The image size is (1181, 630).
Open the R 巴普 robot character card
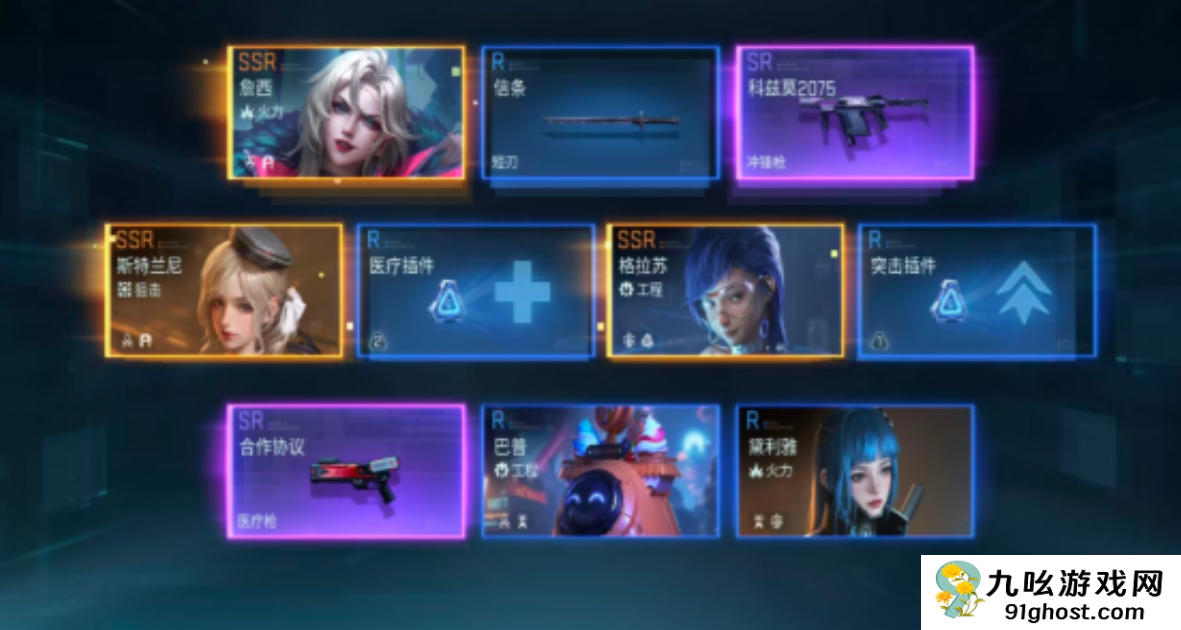600,471
